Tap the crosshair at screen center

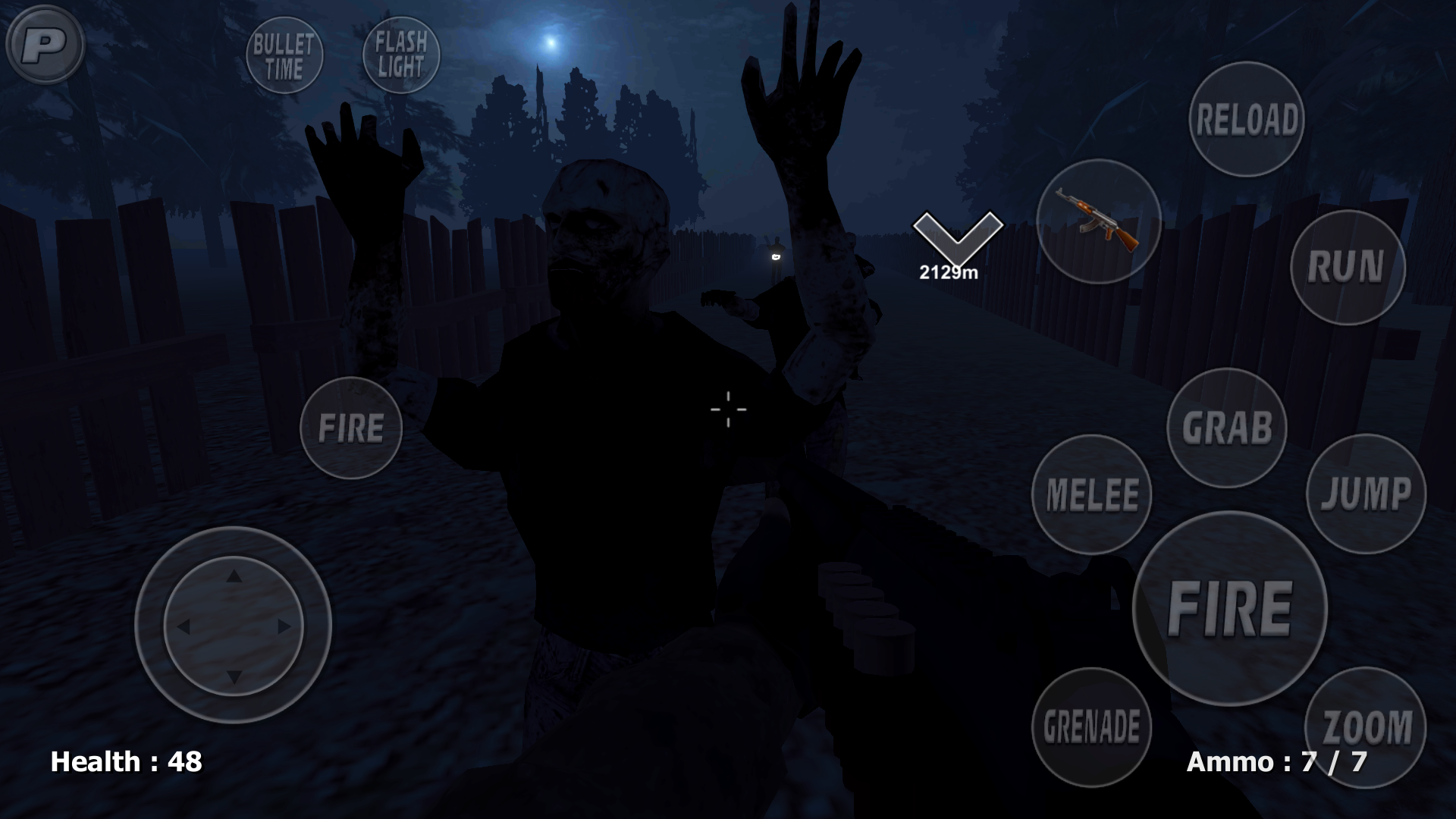tap(727, 409)
